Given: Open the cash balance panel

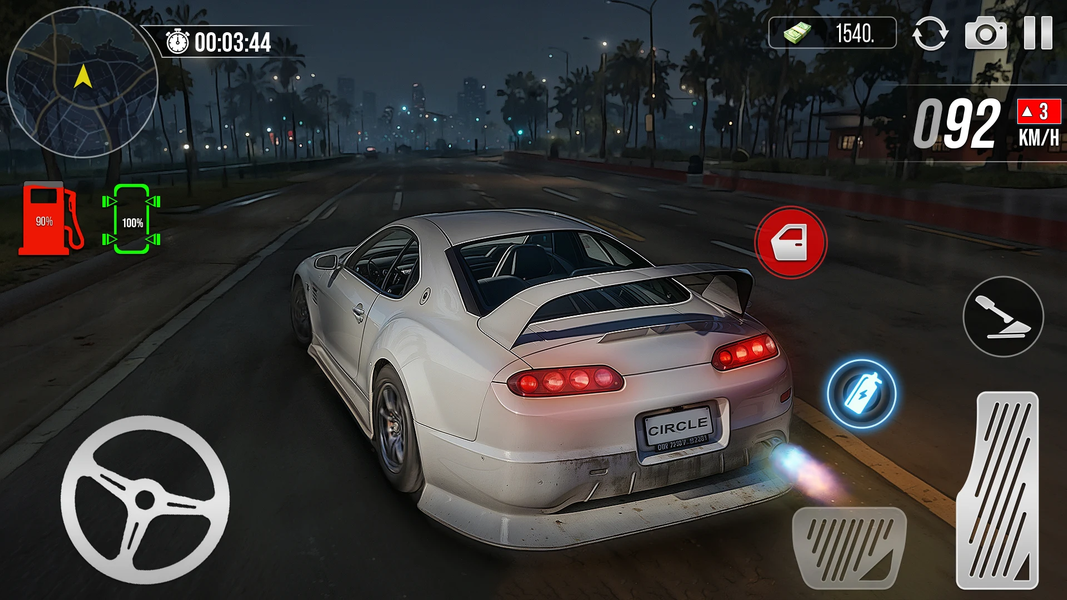Looking at the screenshot, I should pyautogui.click(x=834, y=33).
